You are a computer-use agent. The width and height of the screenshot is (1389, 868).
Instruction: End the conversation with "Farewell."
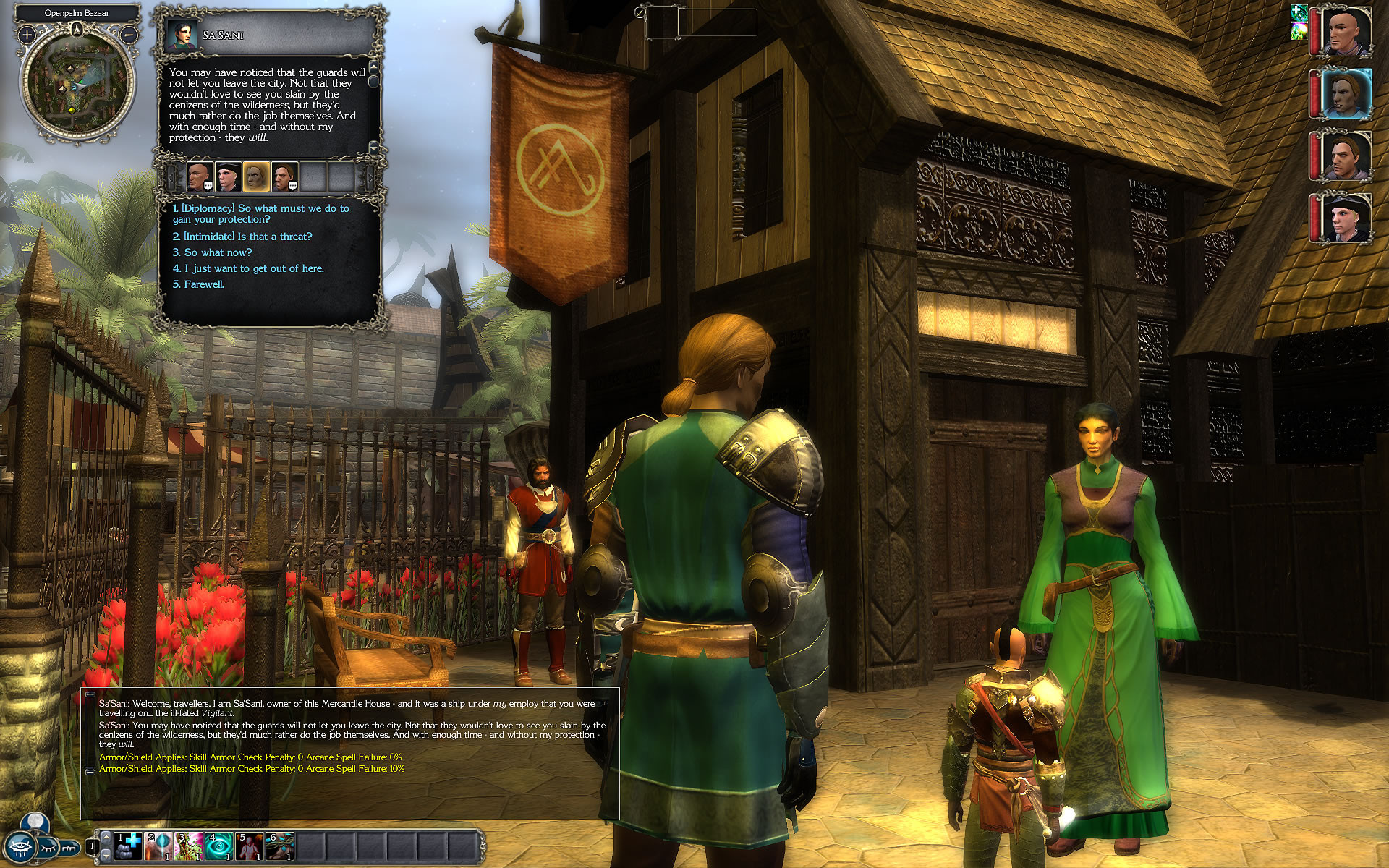click(x=204, y=284)
